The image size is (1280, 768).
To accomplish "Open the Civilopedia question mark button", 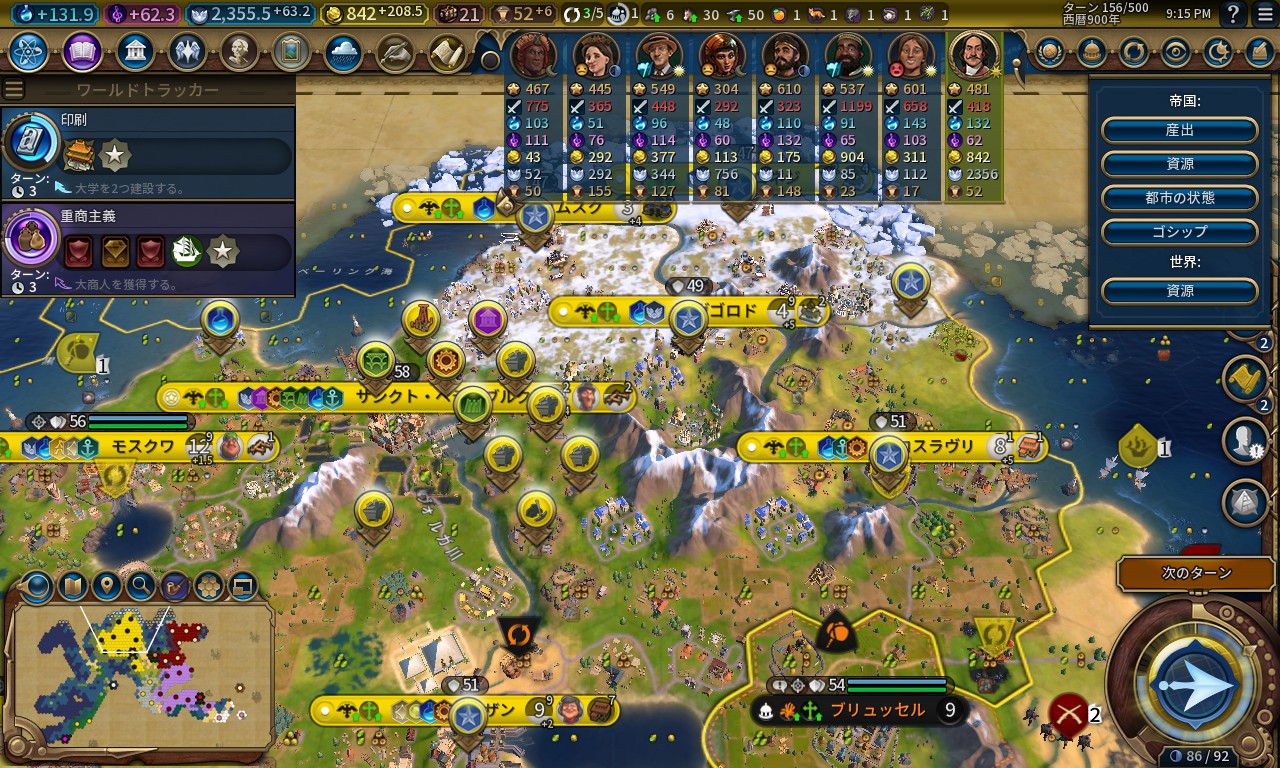I will click(x=1234, y=14).
